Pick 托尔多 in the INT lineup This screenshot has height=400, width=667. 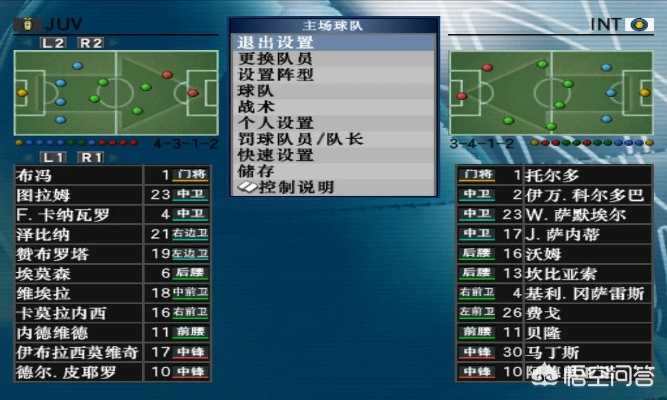pyautogui.click(x=560, y=175)
